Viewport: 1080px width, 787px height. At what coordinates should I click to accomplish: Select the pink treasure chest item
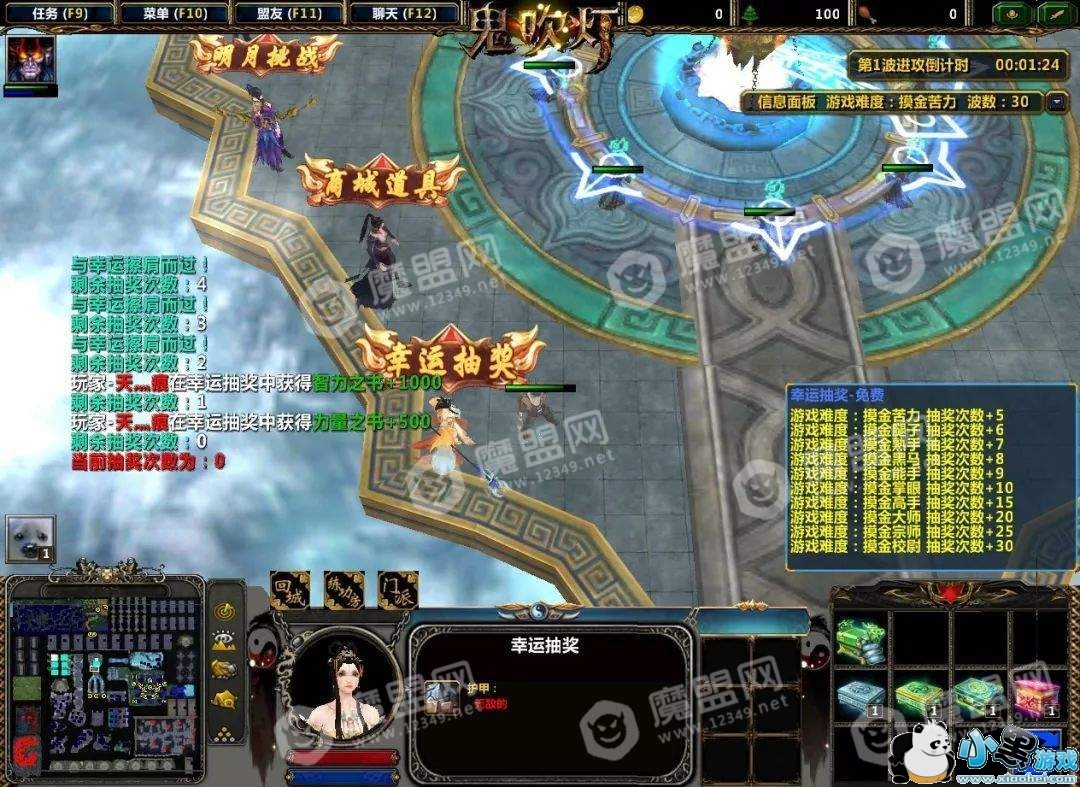coord(1036,695)
